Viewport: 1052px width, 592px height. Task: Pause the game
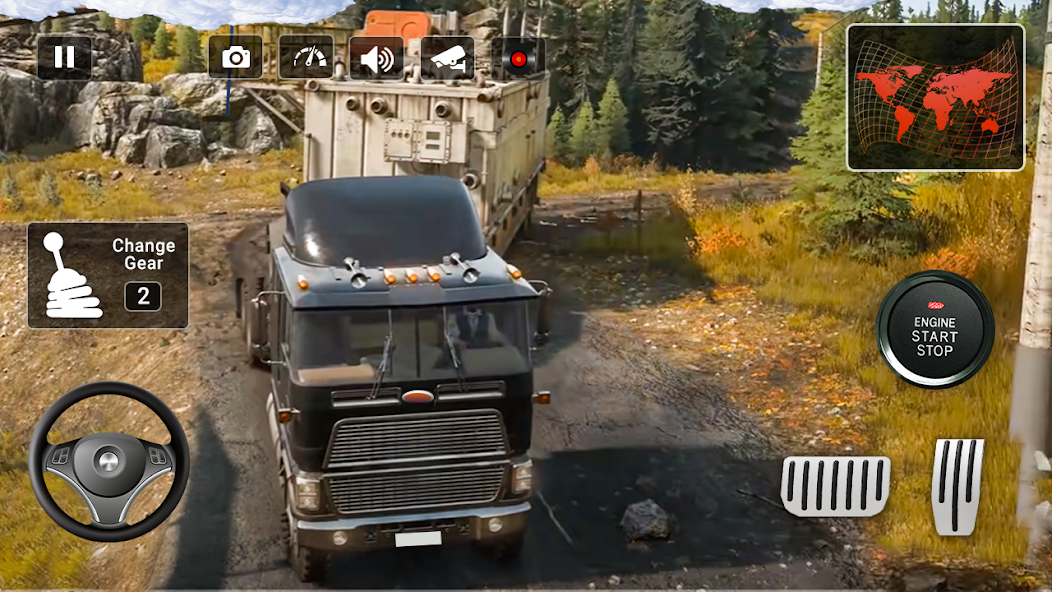pos(64,57)
